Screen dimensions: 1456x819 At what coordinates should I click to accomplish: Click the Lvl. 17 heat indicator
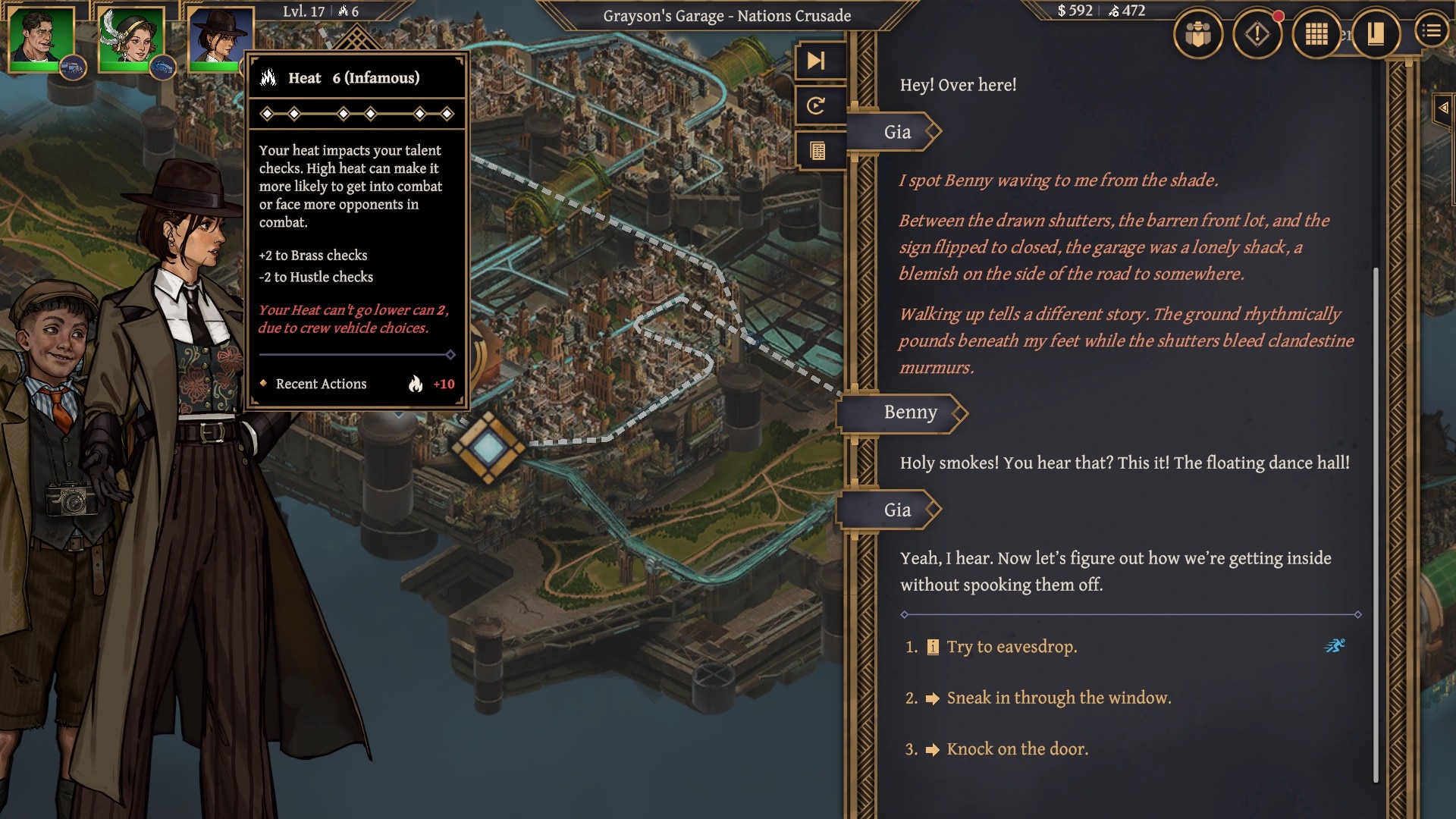[x=320, y=11]
